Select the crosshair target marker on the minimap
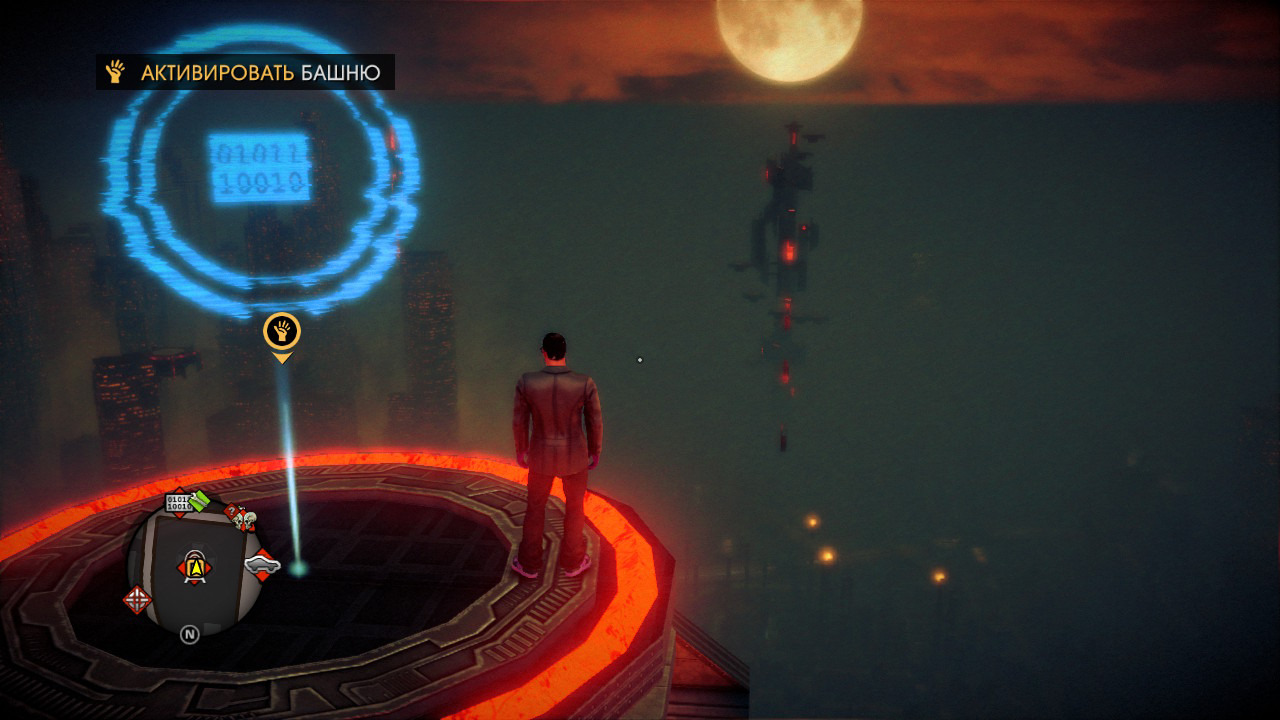 [137, 599]
